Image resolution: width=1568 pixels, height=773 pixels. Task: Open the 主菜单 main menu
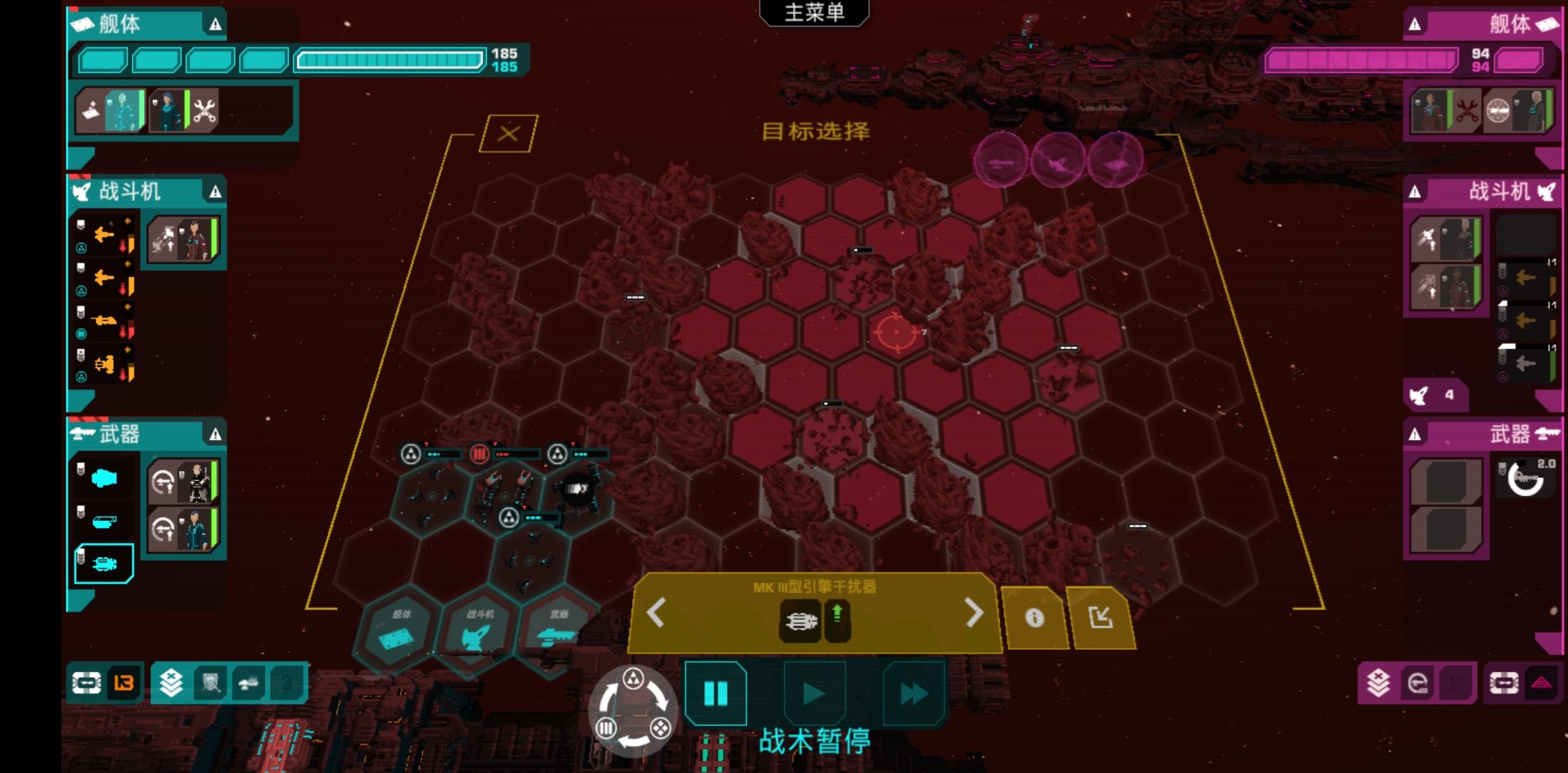pos(814,13)
